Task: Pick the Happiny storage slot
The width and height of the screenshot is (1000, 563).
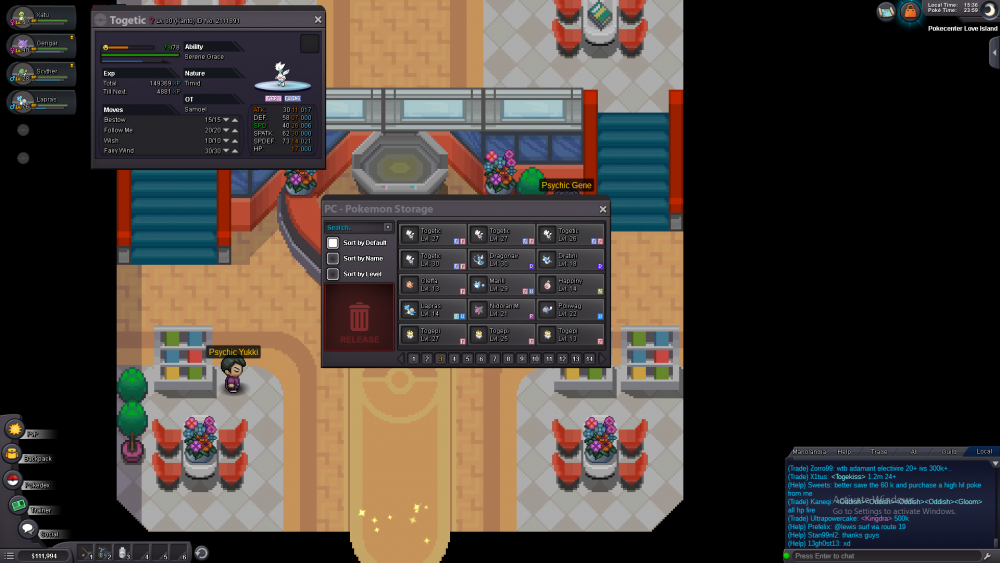Action: (570, 285)
